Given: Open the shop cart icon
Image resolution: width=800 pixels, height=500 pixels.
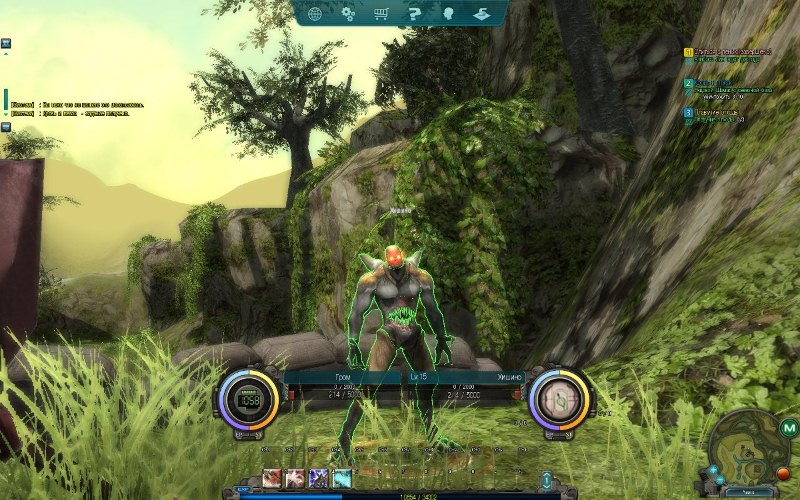Looking at the screenshot, I should pyautogui.click(x=380, y=14).
